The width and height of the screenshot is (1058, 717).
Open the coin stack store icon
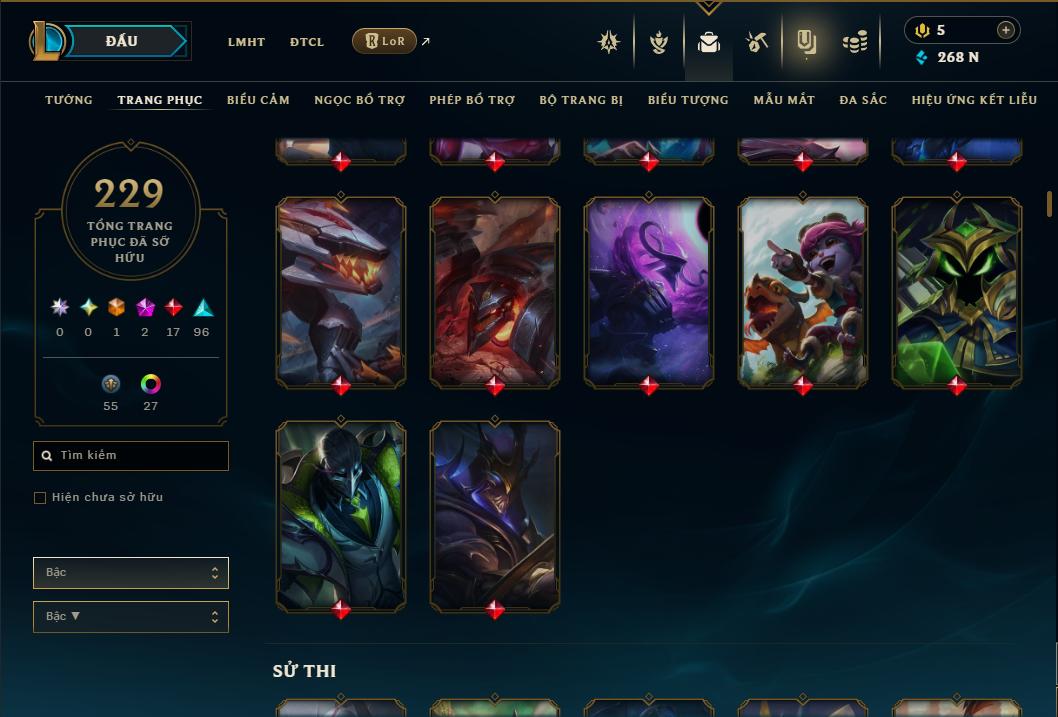pyautogui.click(x=854, y=42)
